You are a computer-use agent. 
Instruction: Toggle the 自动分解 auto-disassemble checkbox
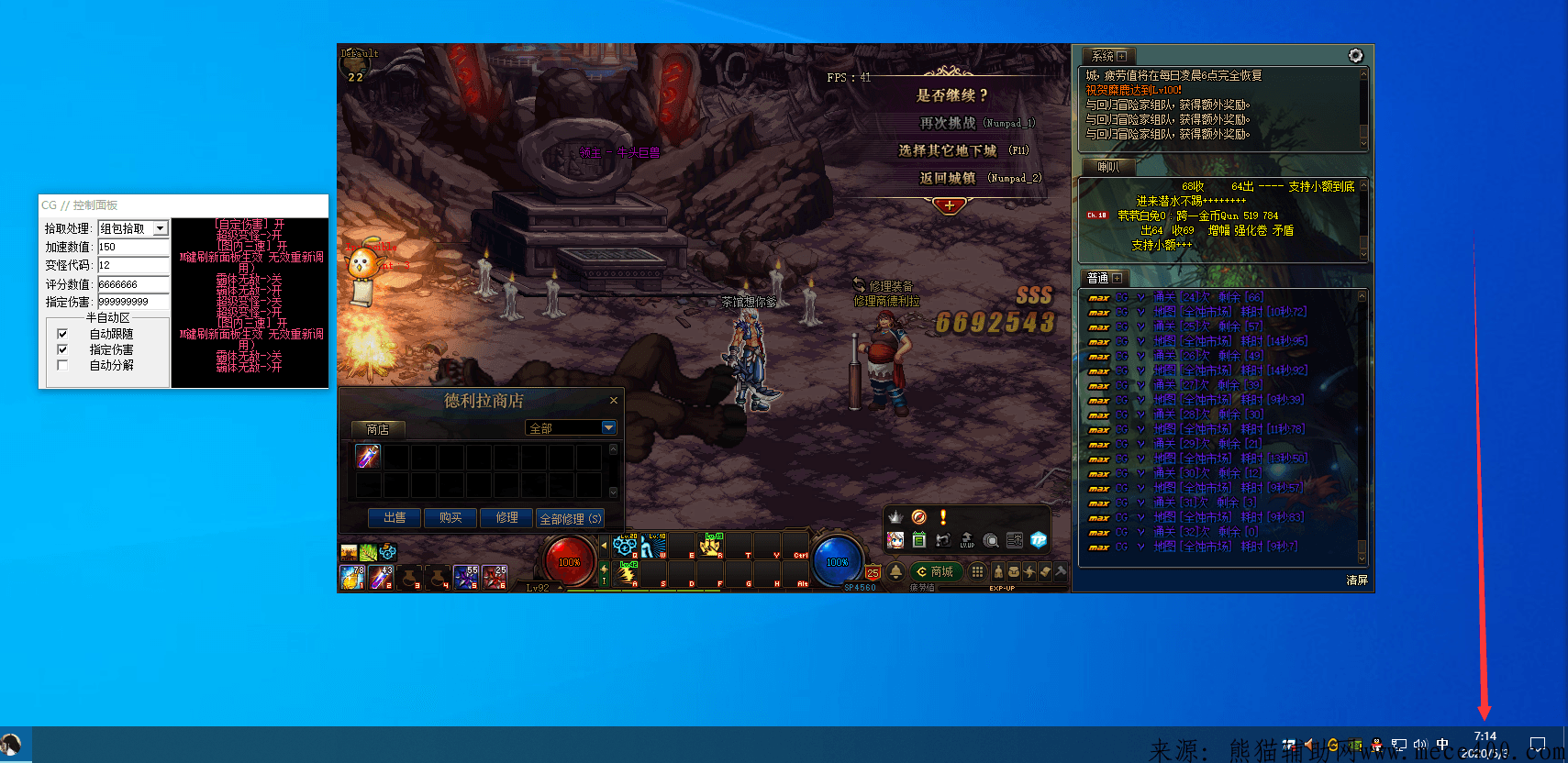62,365
